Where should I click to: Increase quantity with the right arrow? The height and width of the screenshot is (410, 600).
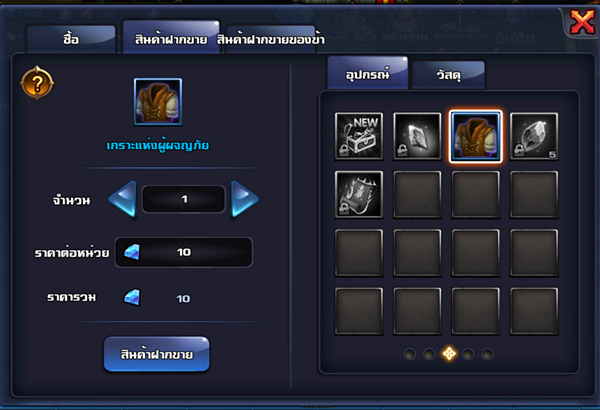point(245,200)
